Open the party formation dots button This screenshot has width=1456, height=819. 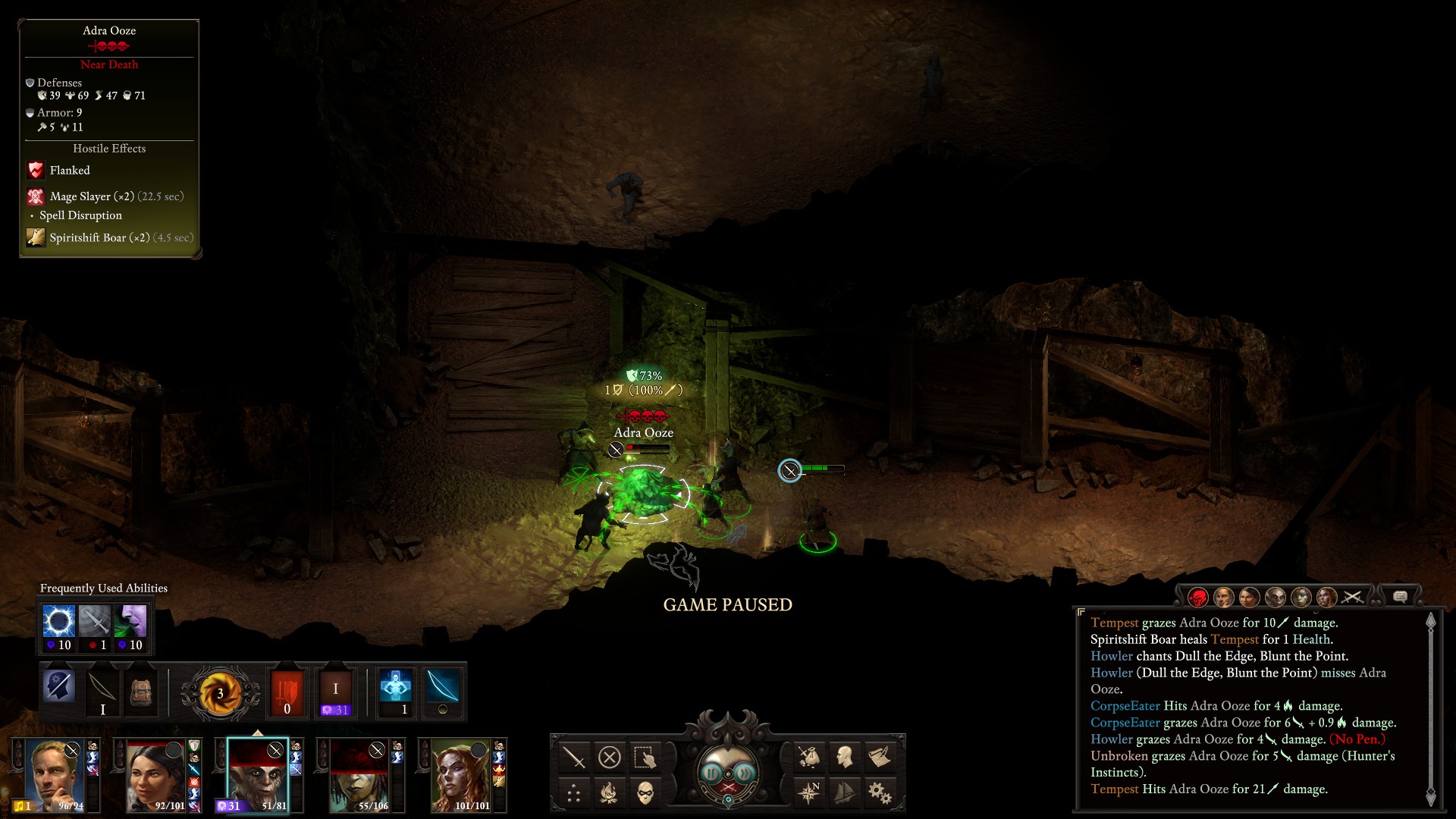pos(574,794)
